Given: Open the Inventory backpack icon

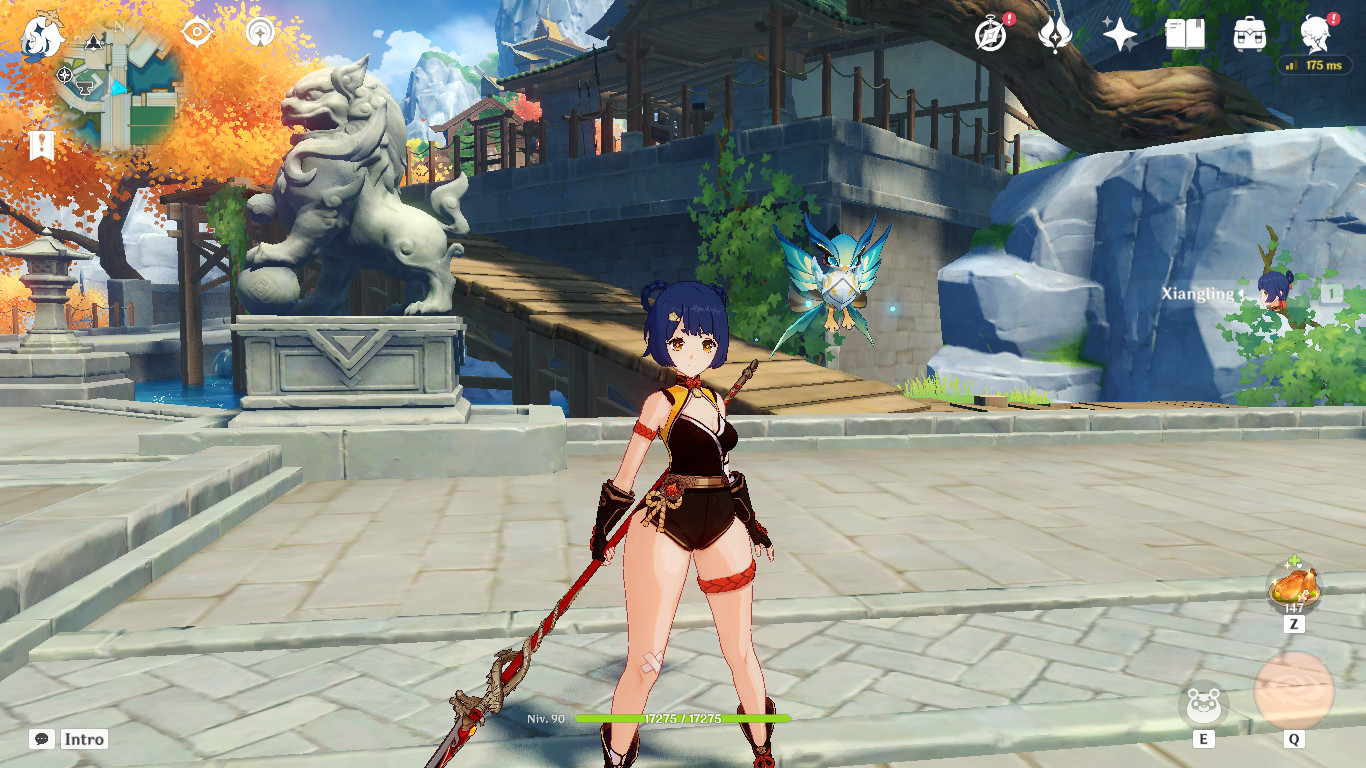Looking at the screenshot, I should pyautogui.click(x=1250, y=34).
